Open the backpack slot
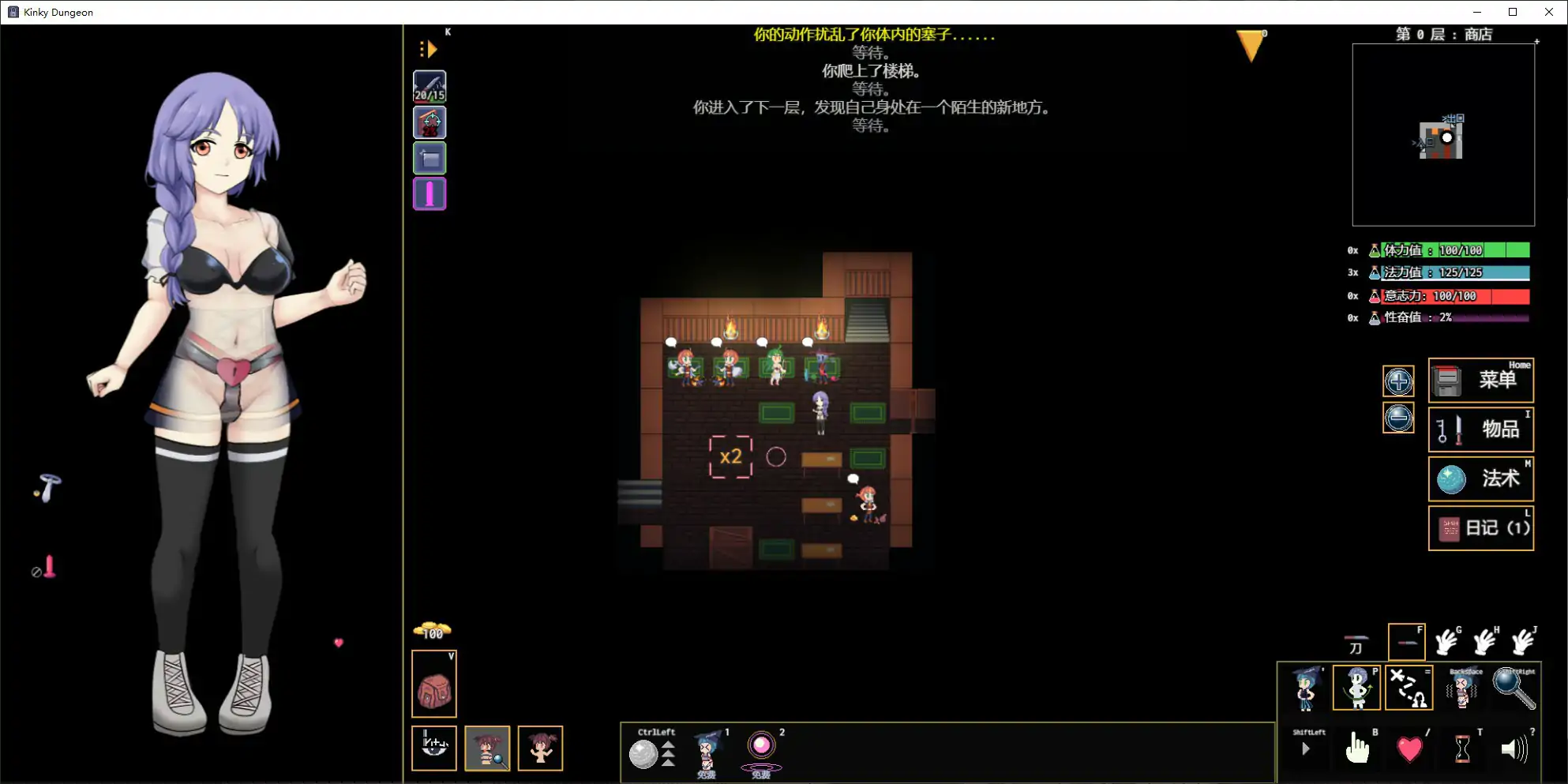Screen dimensions: 1568x784 click(433, 685)
